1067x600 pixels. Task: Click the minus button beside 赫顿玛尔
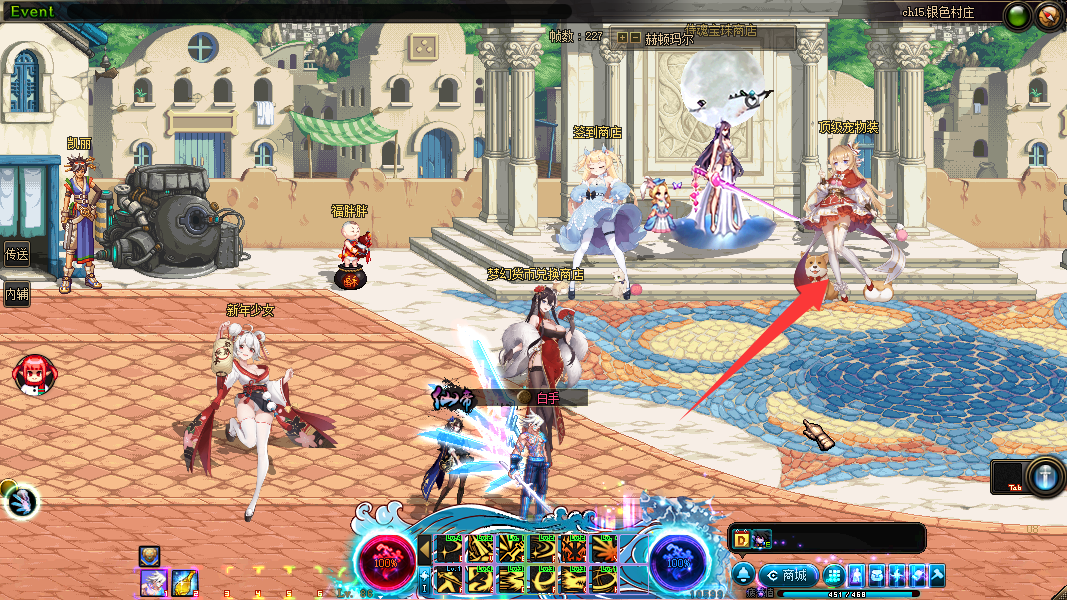pos(636,38)
